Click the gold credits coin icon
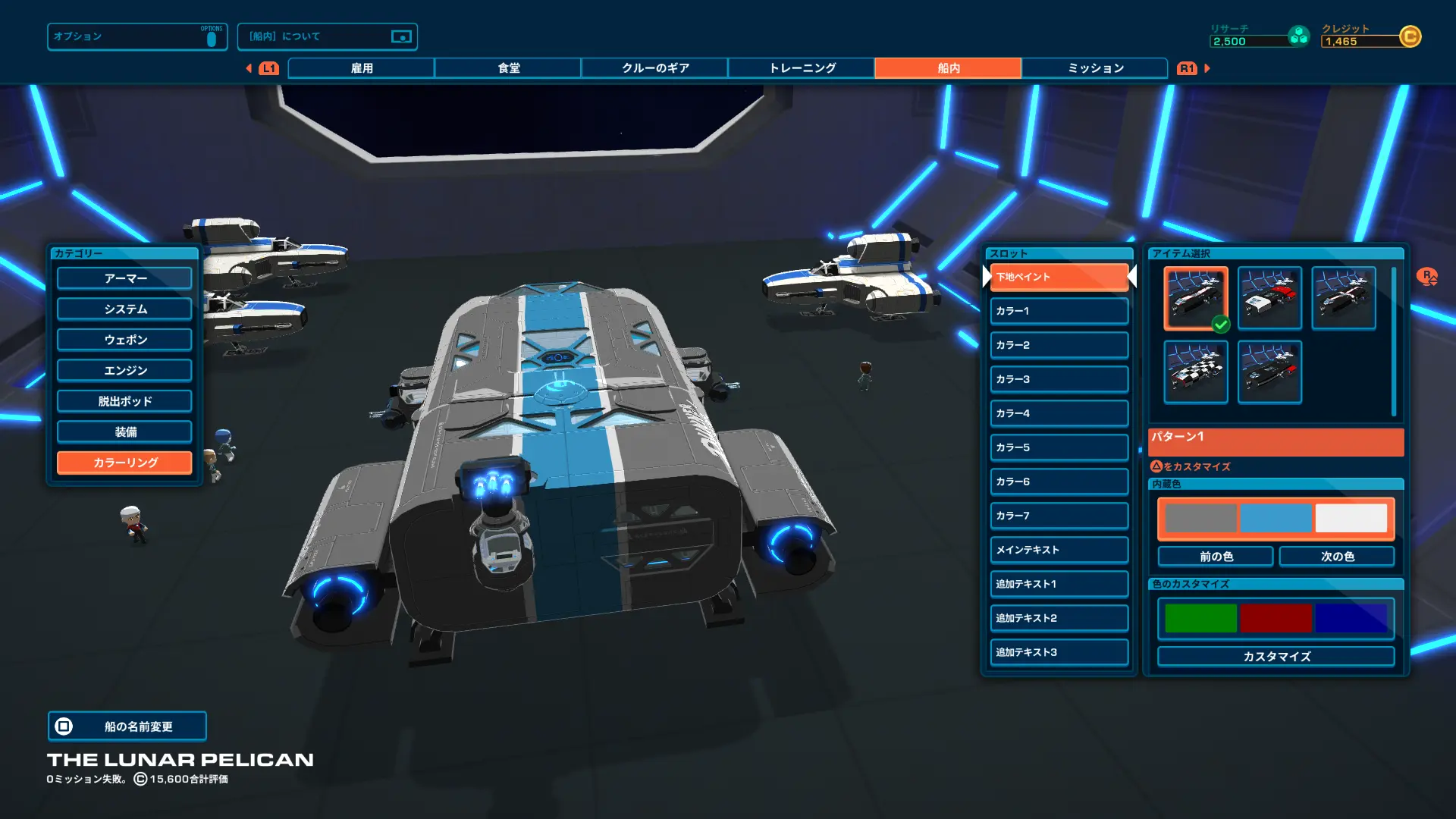This screenshot has width=1456, height=819. point(1412,36)
